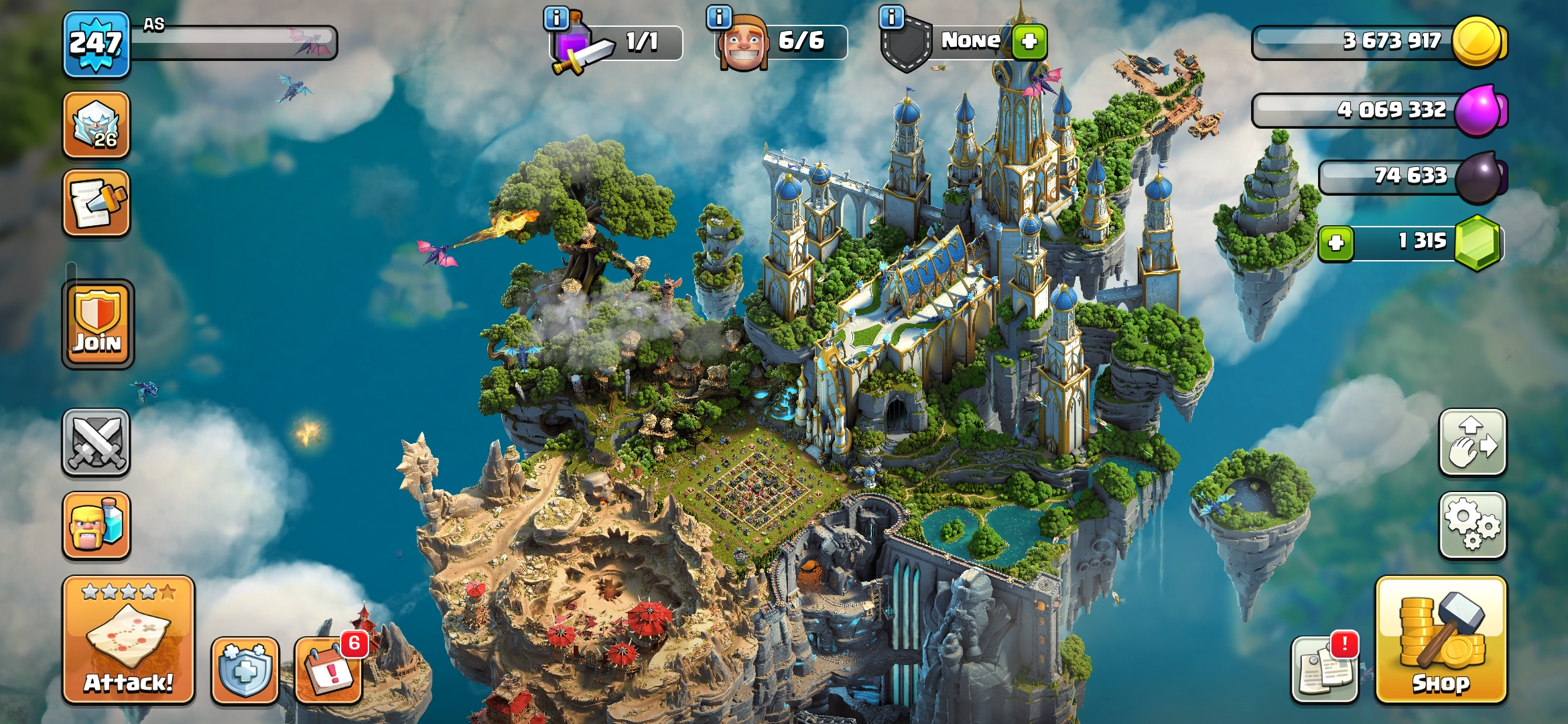1568x724 pixels.
Task: Add gems with the green plus
Action: click(x=1336, y=242)
